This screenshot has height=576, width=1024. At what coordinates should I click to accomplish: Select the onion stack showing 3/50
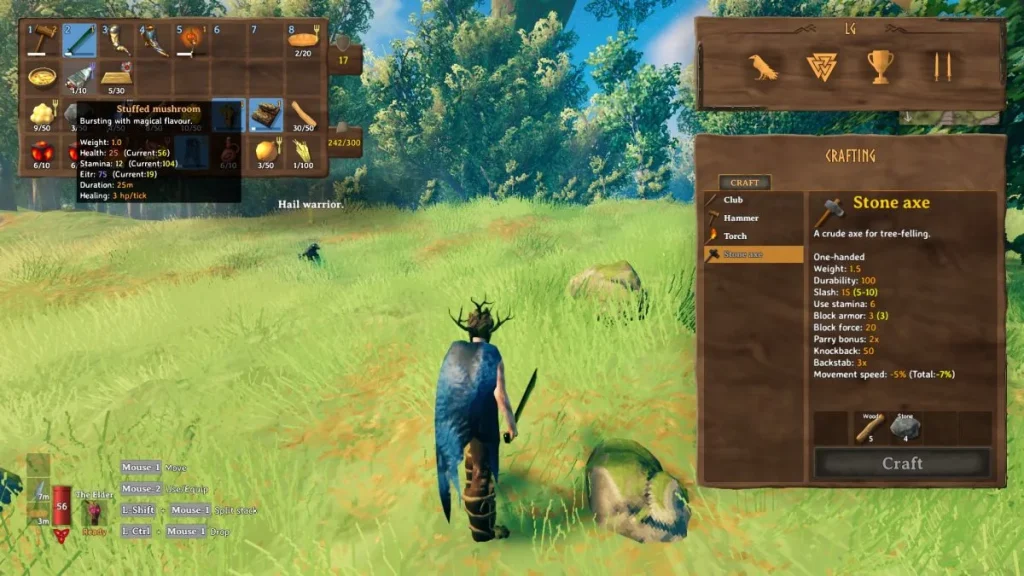(265, 152)
